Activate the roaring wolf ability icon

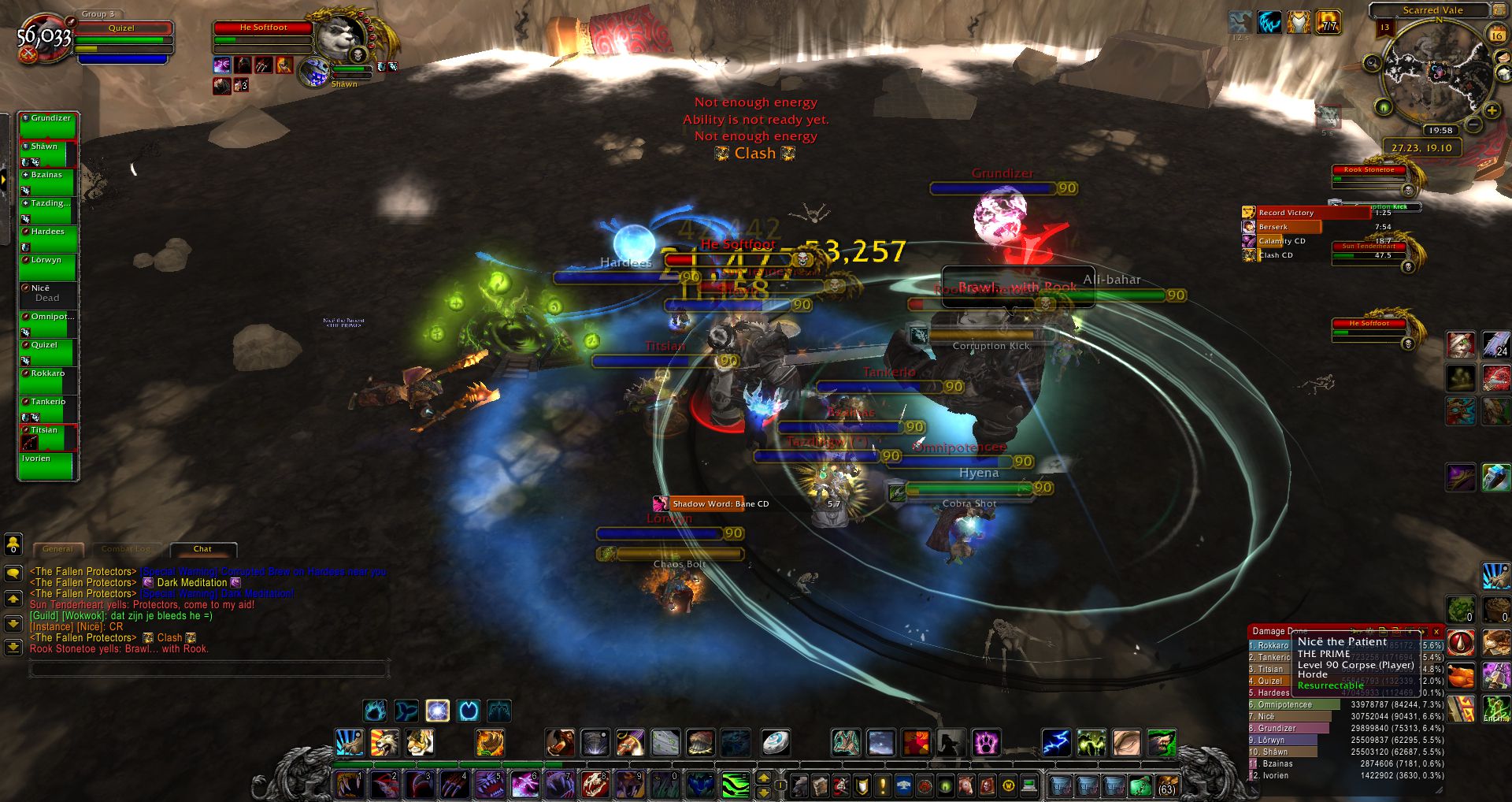coord(385,742)
